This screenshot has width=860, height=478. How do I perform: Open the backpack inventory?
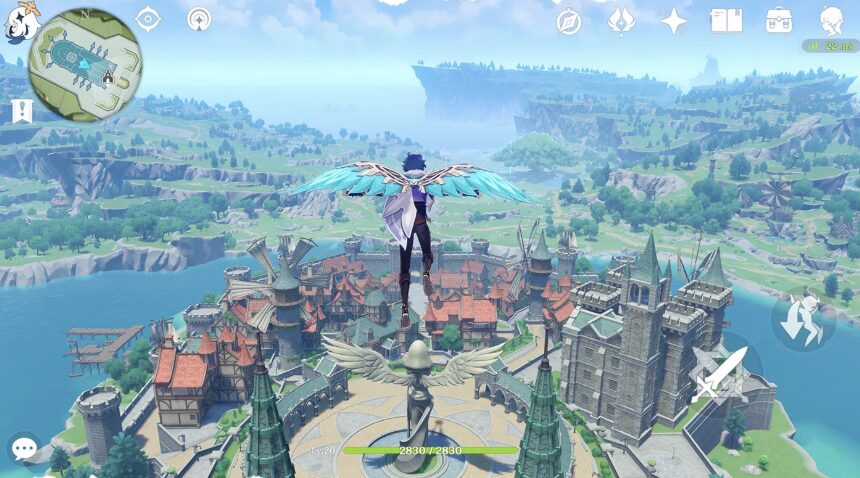[x=778, y=21]
